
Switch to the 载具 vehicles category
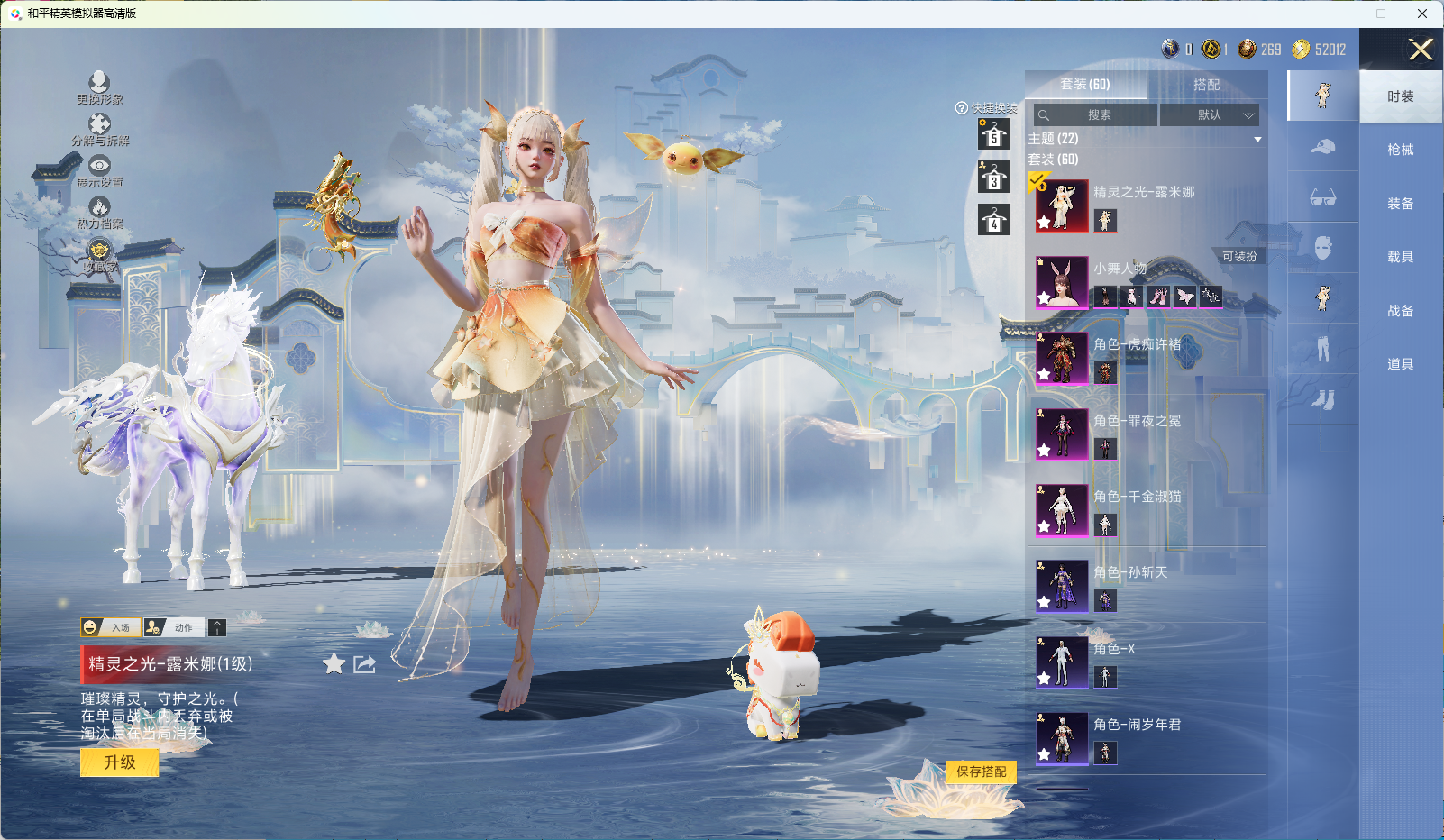tap(1400, 257)
